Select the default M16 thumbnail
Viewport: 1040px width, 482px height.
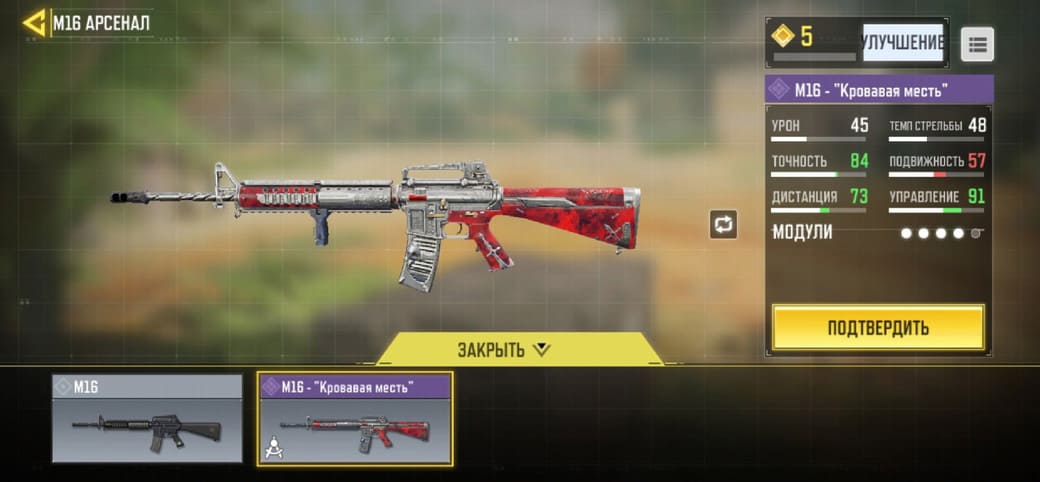pyautogui.click(x=147, y=419)
